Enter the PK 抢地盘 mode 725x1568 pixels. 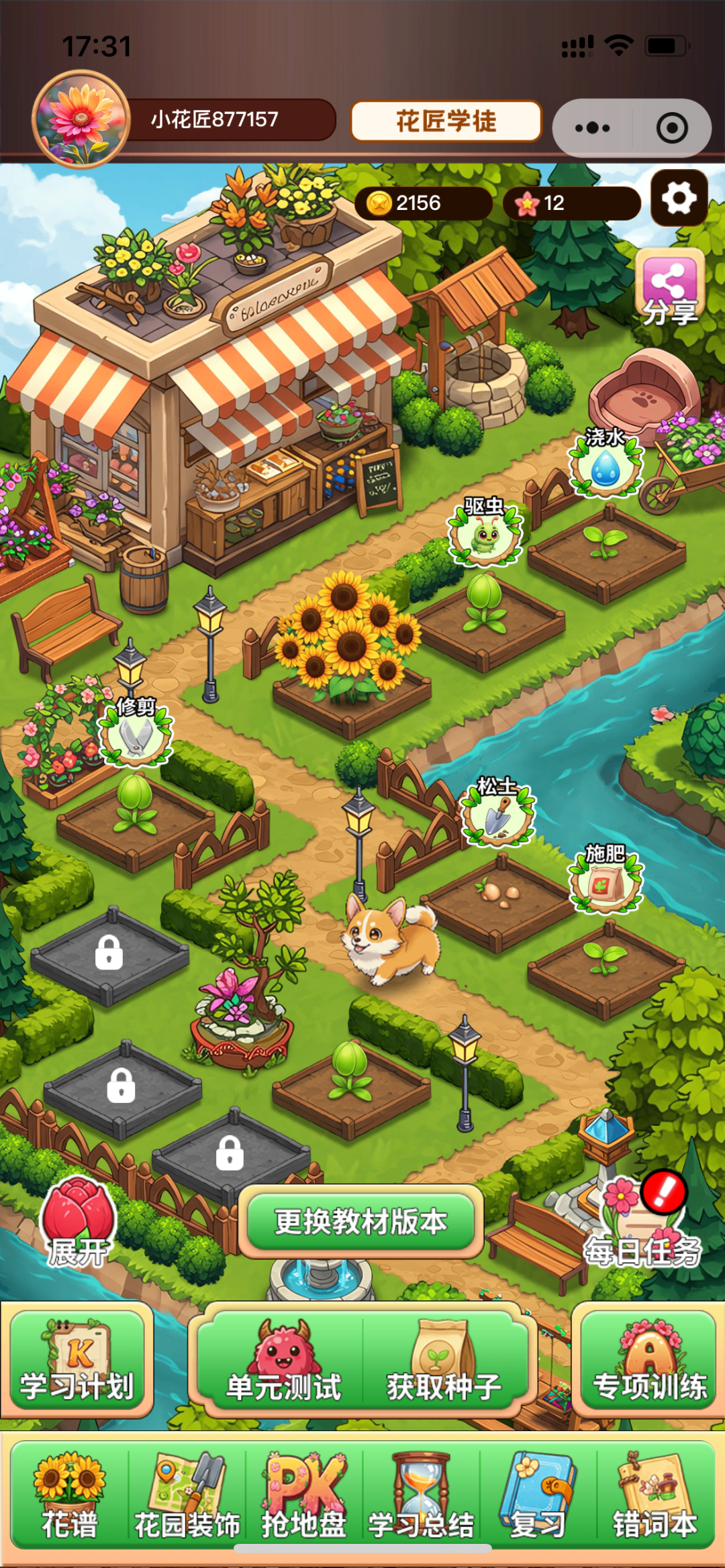(304, 1496)
